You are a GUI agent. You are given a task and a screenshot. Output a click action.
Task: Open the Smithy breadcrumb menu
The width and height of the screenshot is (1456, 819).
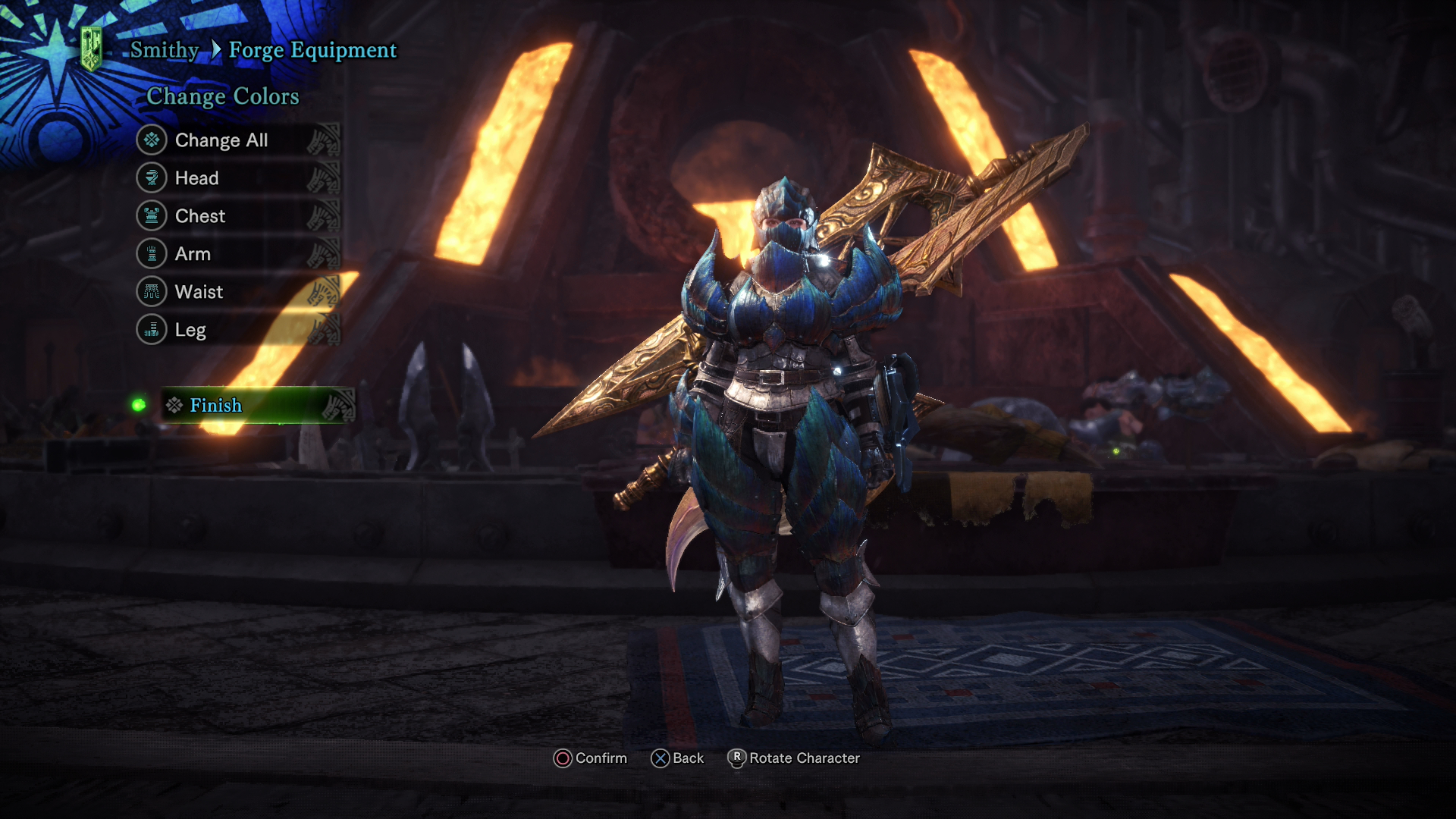point(162,50)
